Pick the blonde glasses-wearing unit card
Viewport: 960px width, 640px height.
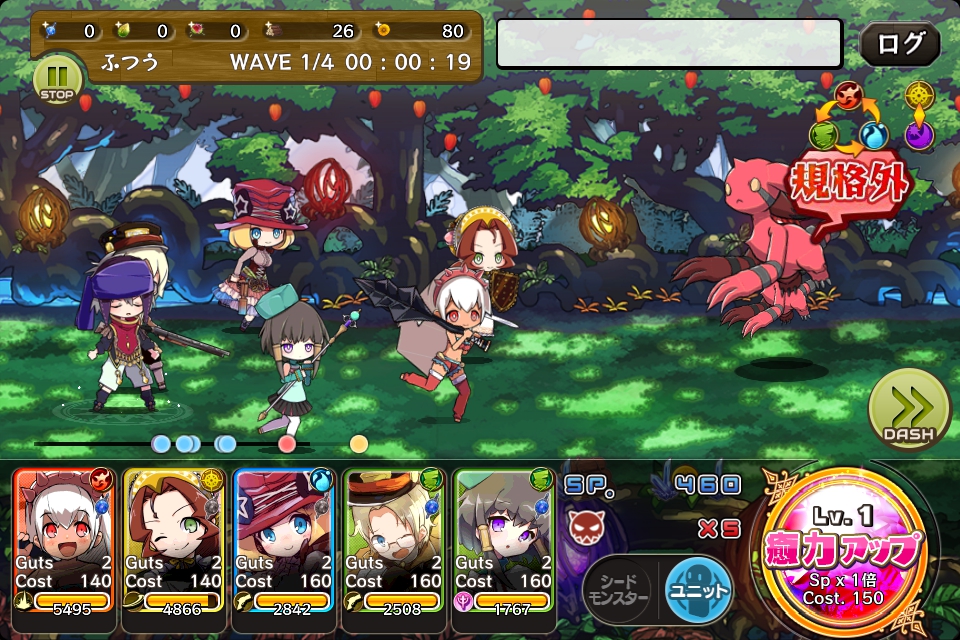click(x=393, y=539)
